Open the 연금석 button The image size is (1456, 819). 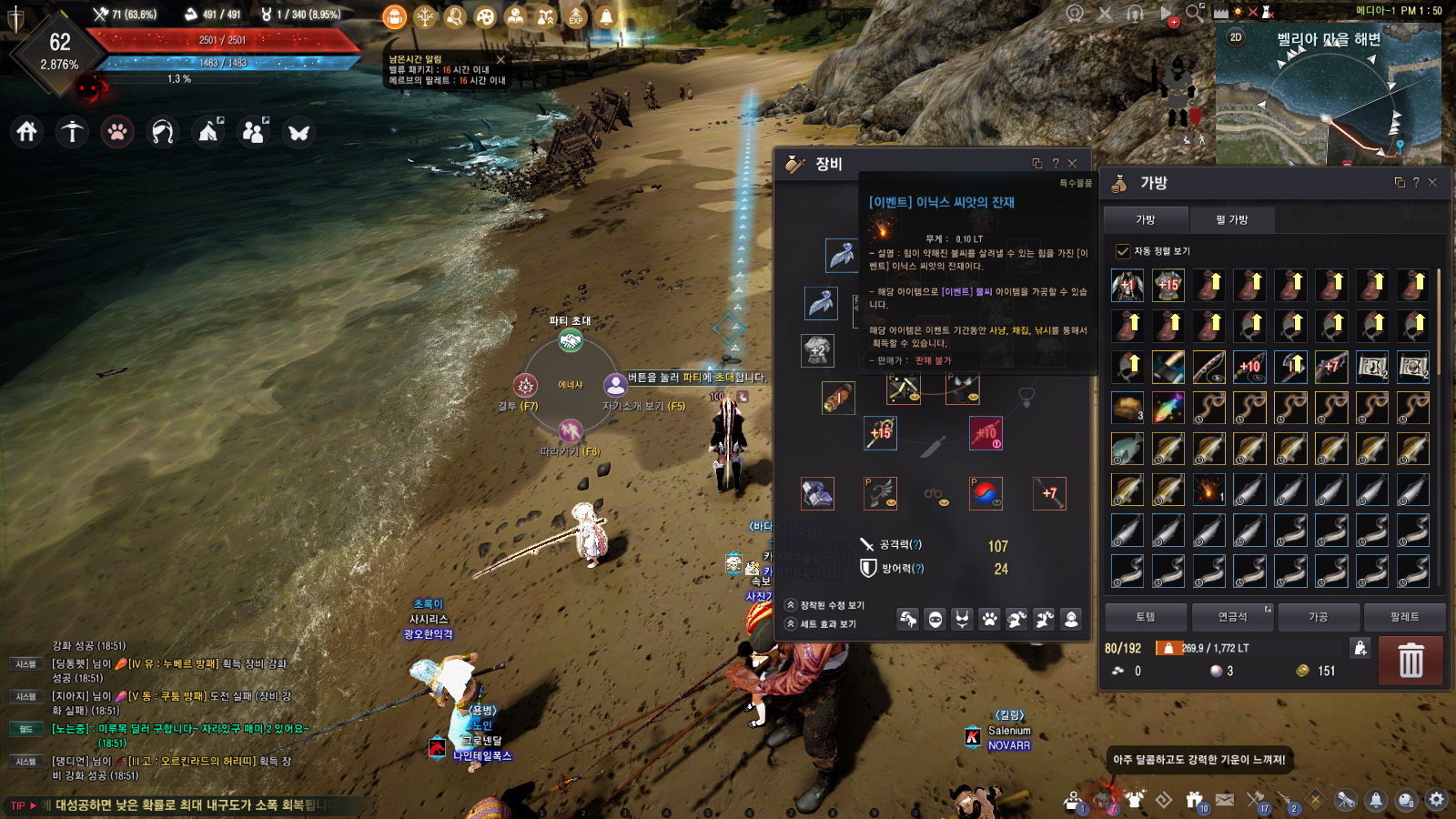(x=1232, y=617)
